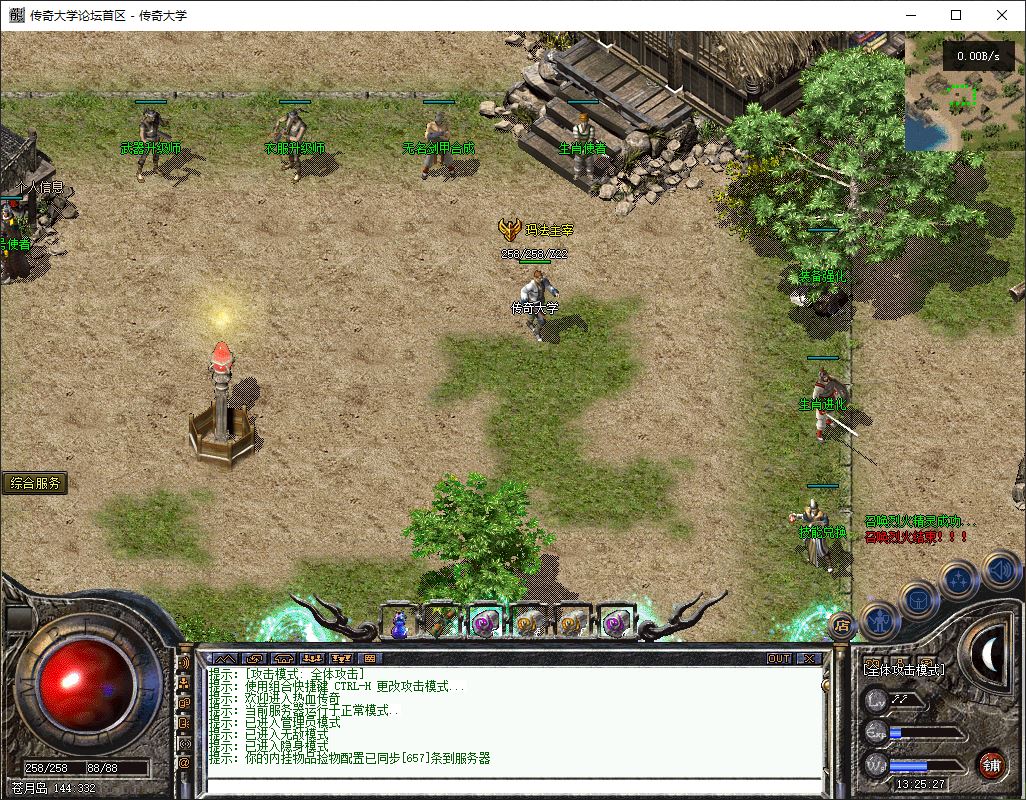The height and width of the screenshot is (800, 1026).
Task: Click the OUT button above chat
Action: point(779,659)
